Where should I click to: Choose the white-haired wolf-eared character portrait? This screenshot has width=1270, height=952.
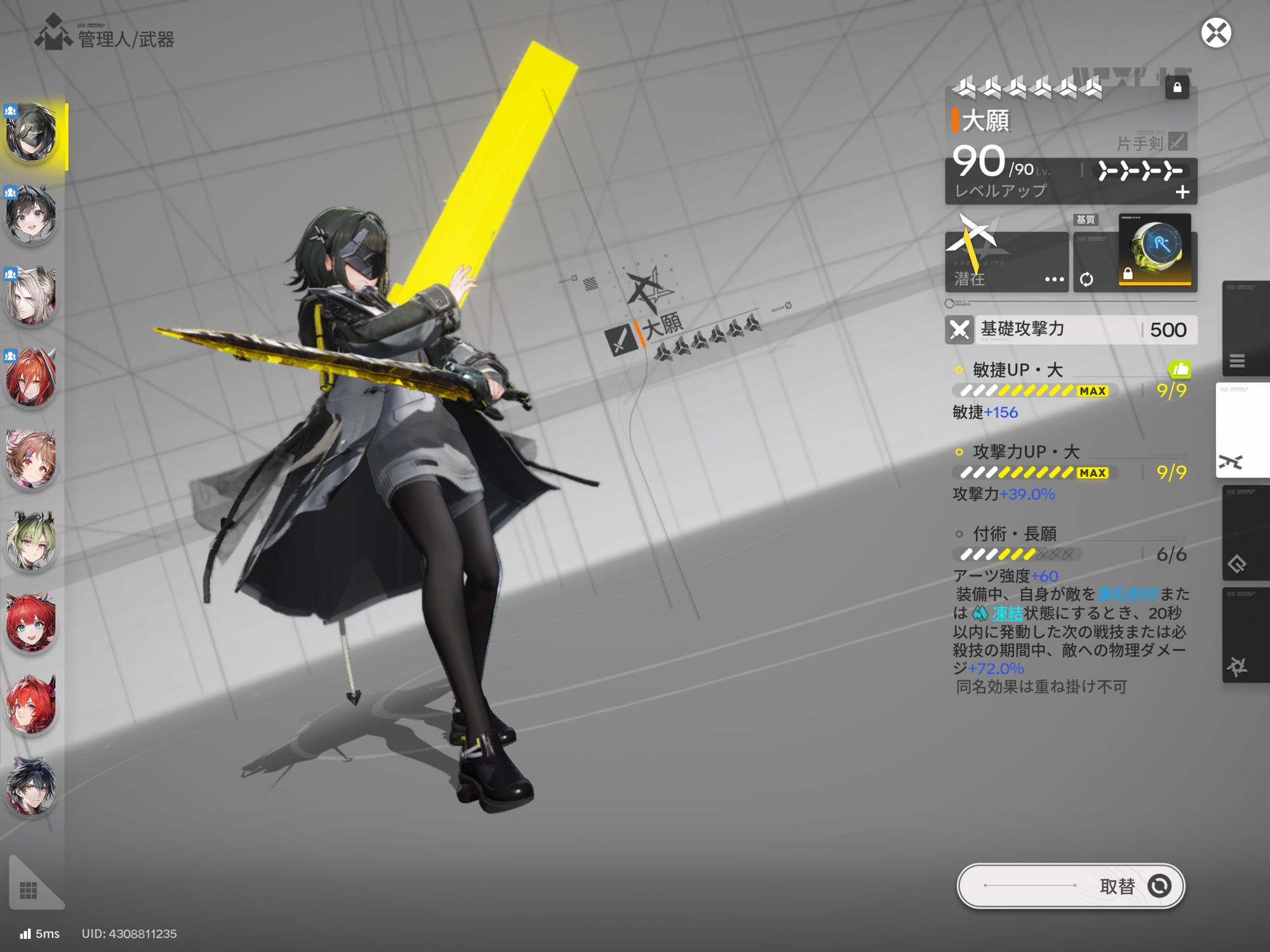coord(30,296)
